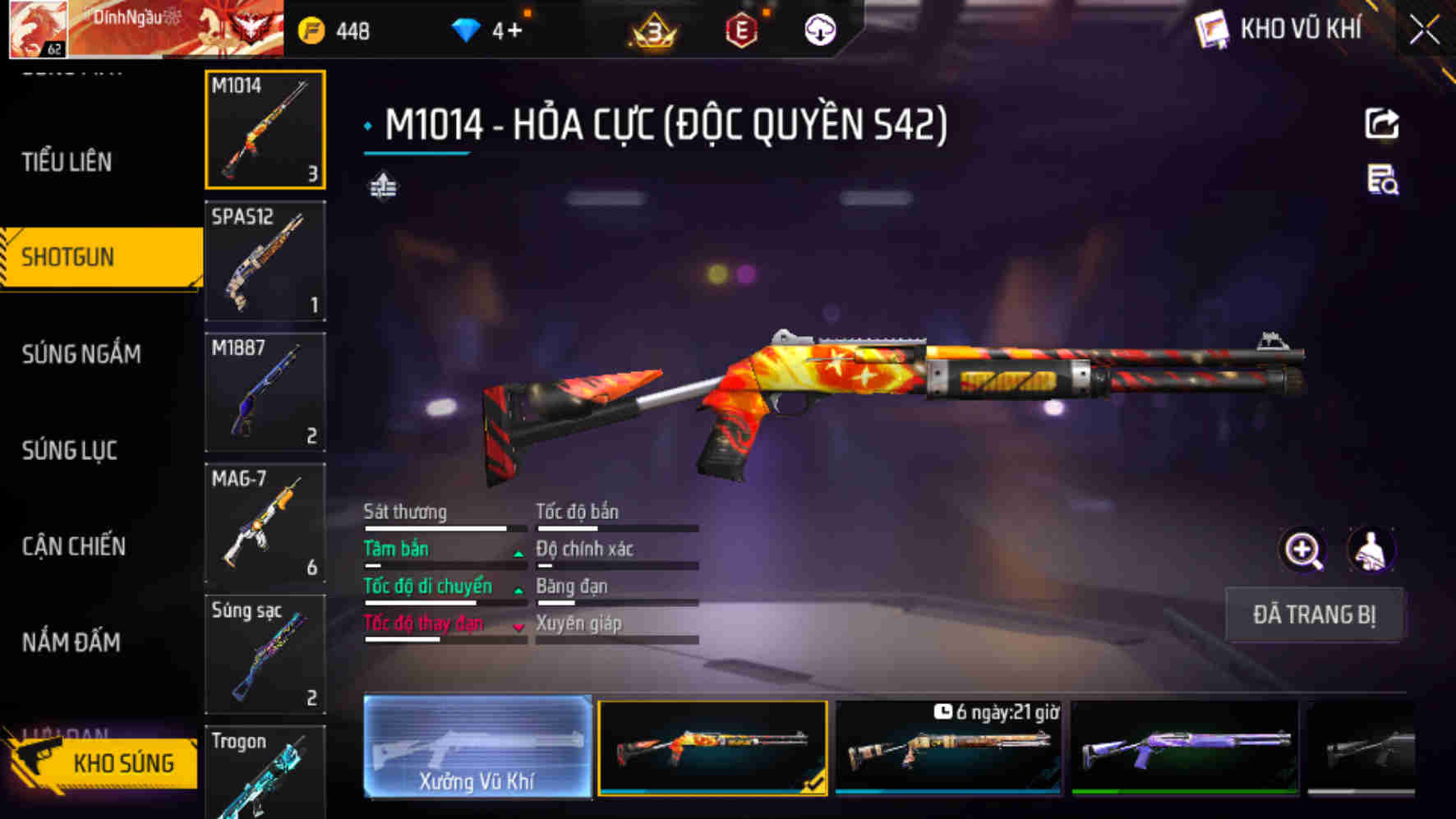This screenshot has width=1456, height=819.
Task: Choose the Cận Chiến category
Action: click(x=74, y=546)
